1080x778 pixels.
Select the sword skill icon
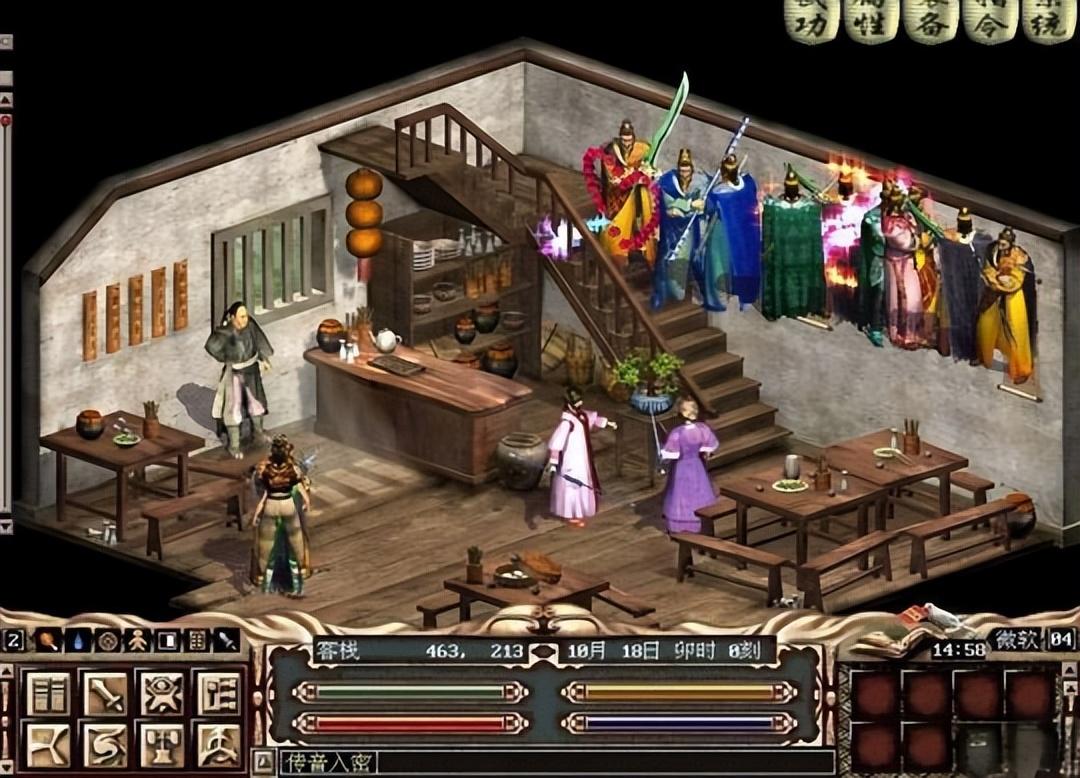coord(105,694)
